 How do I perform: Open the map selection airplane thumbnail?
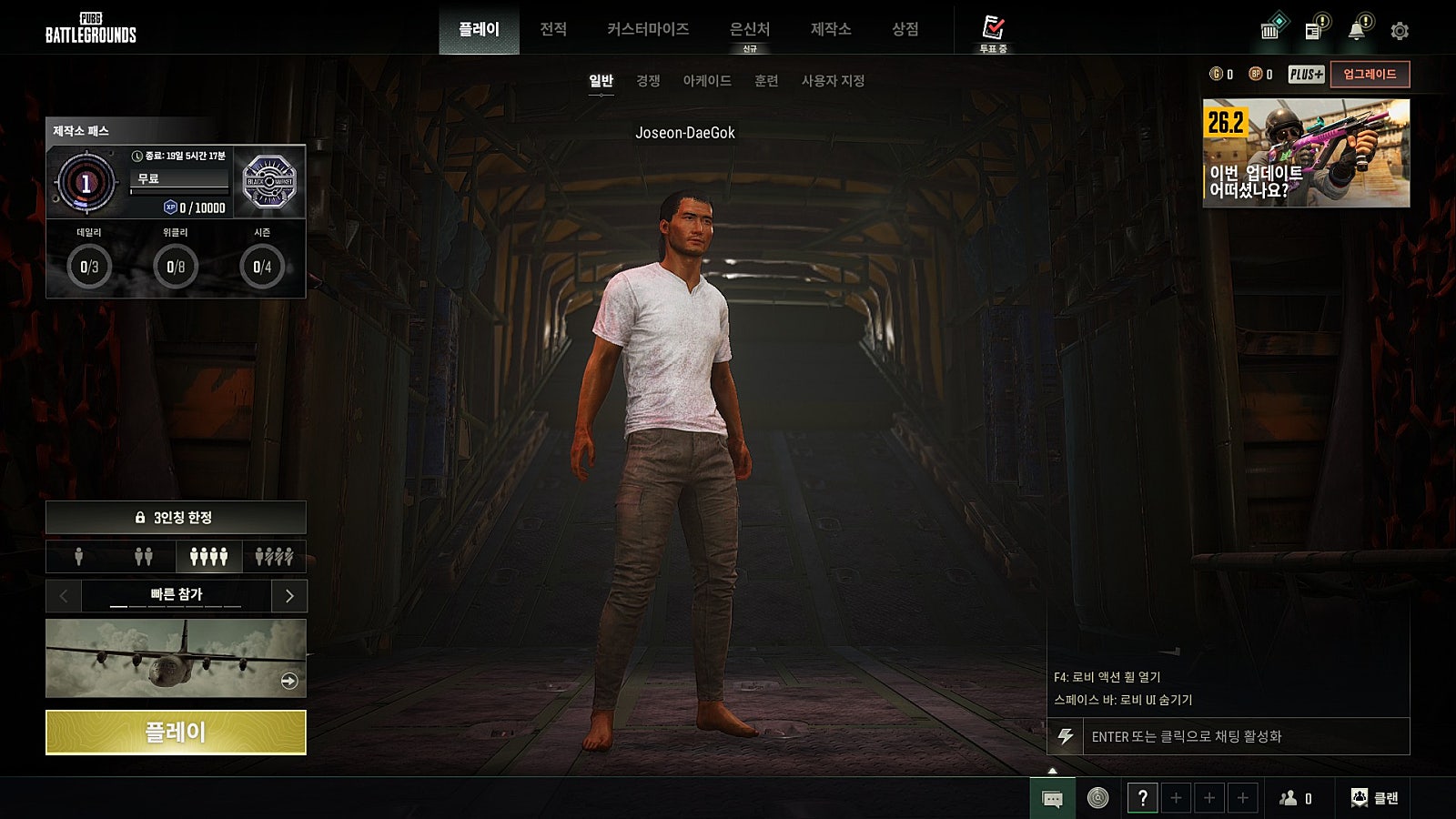(x=176, y=658)
